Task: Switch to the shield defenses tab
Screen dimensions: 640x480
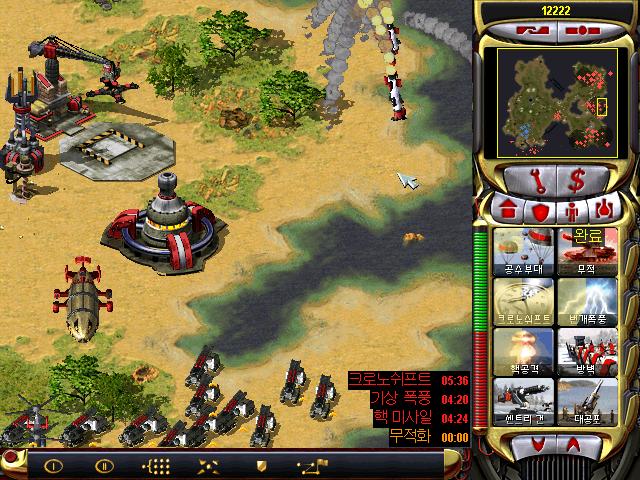Action: pos(540,211)
